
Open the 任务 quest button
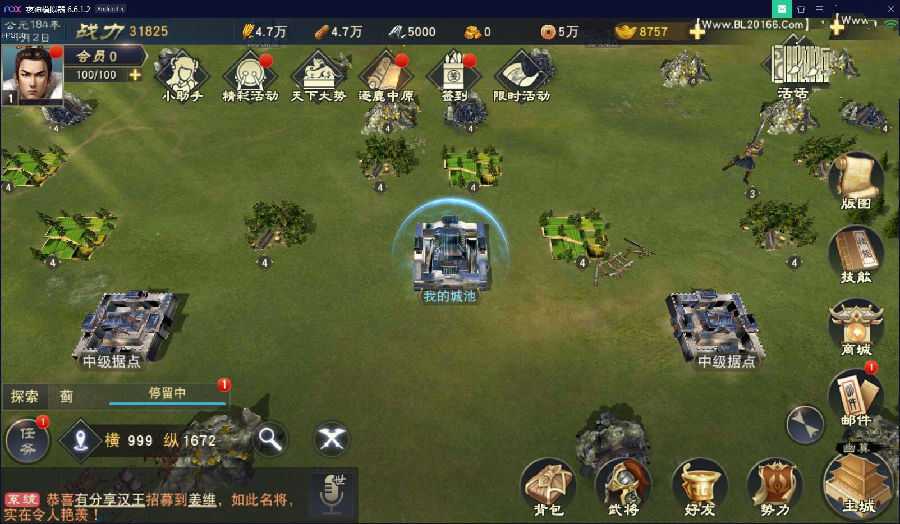pos(27,439)
